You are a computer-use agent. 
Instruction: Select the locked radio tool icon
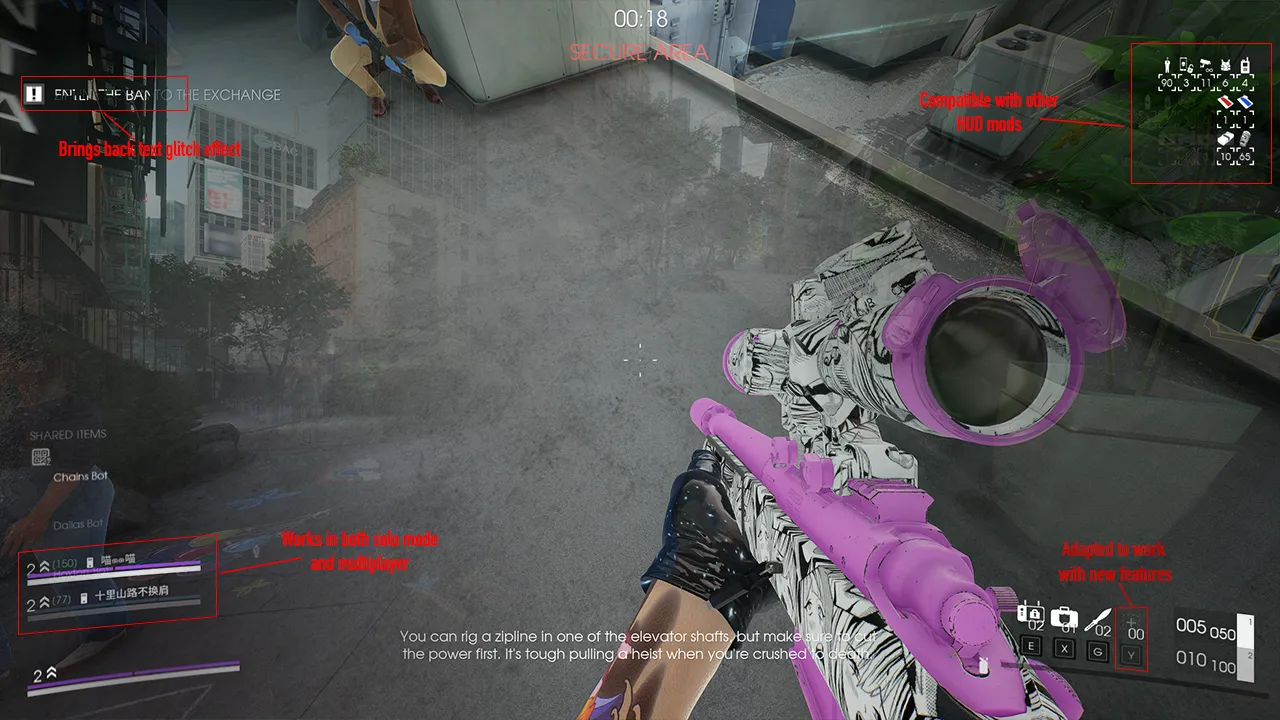coord(1030,615)
